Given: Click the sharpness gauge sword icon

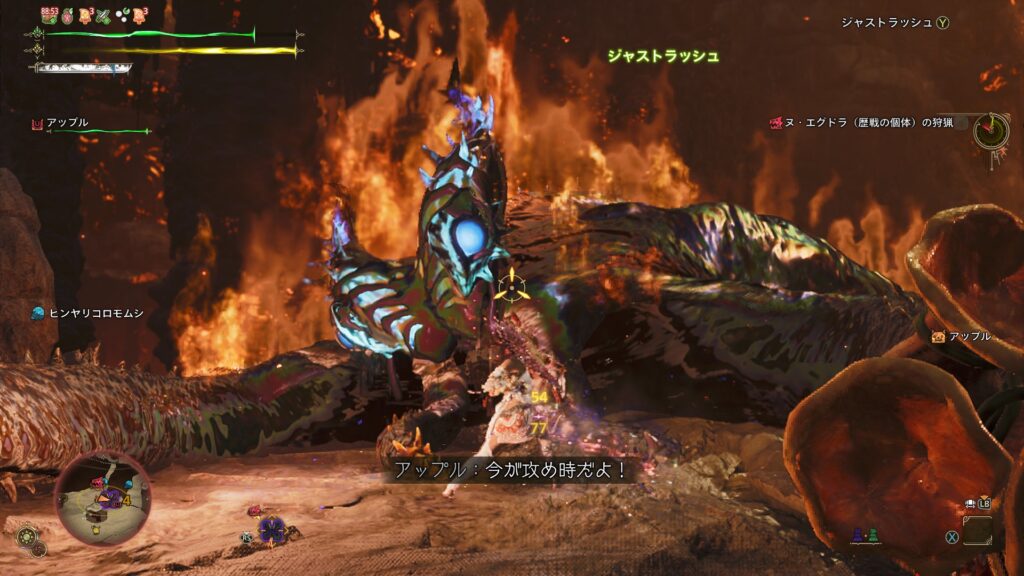Looking at the screenshot, I should (x=80, y=68).
